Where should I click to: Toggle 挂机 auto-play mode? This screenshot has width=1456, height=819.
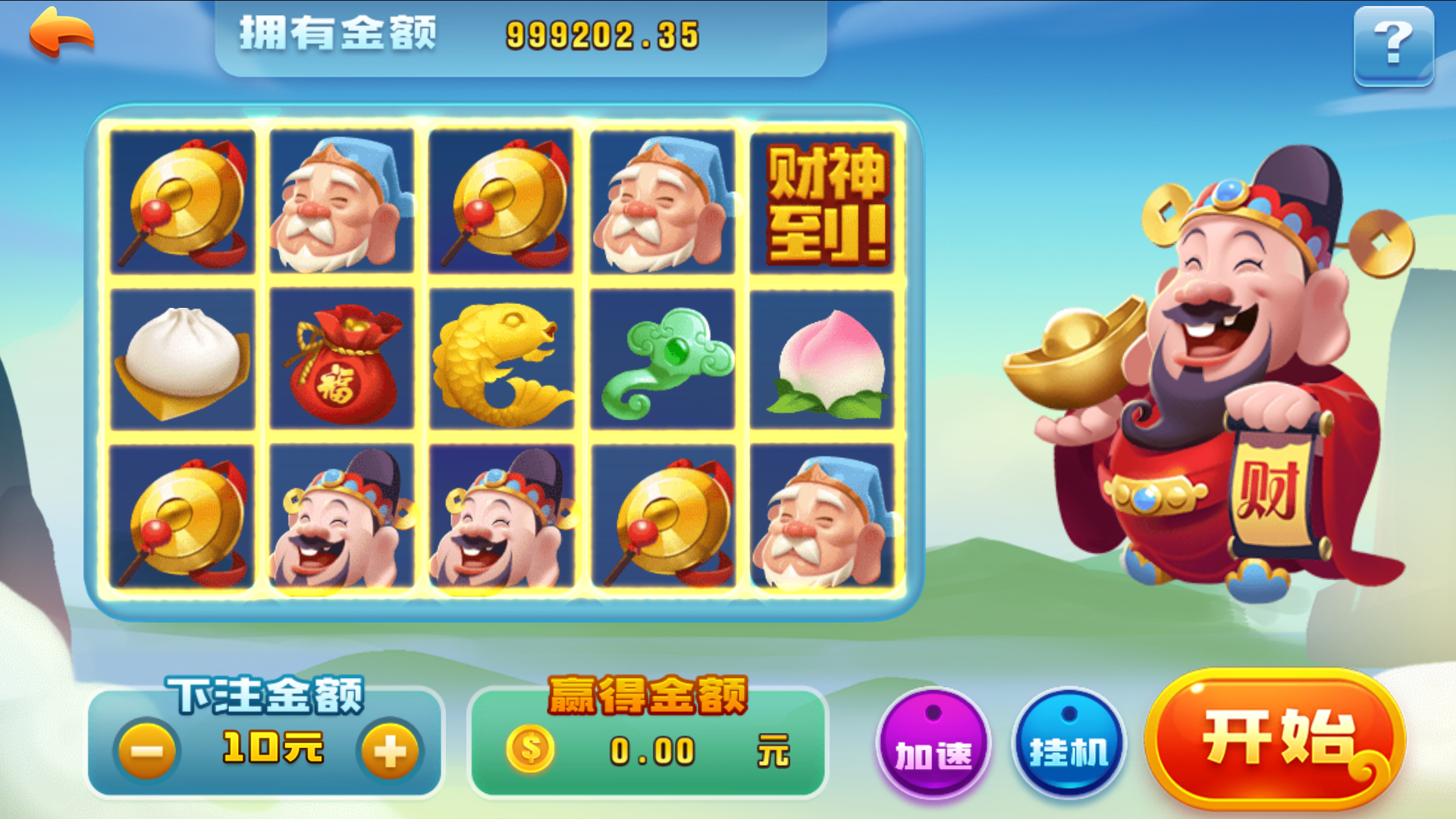coord(1068,747)
